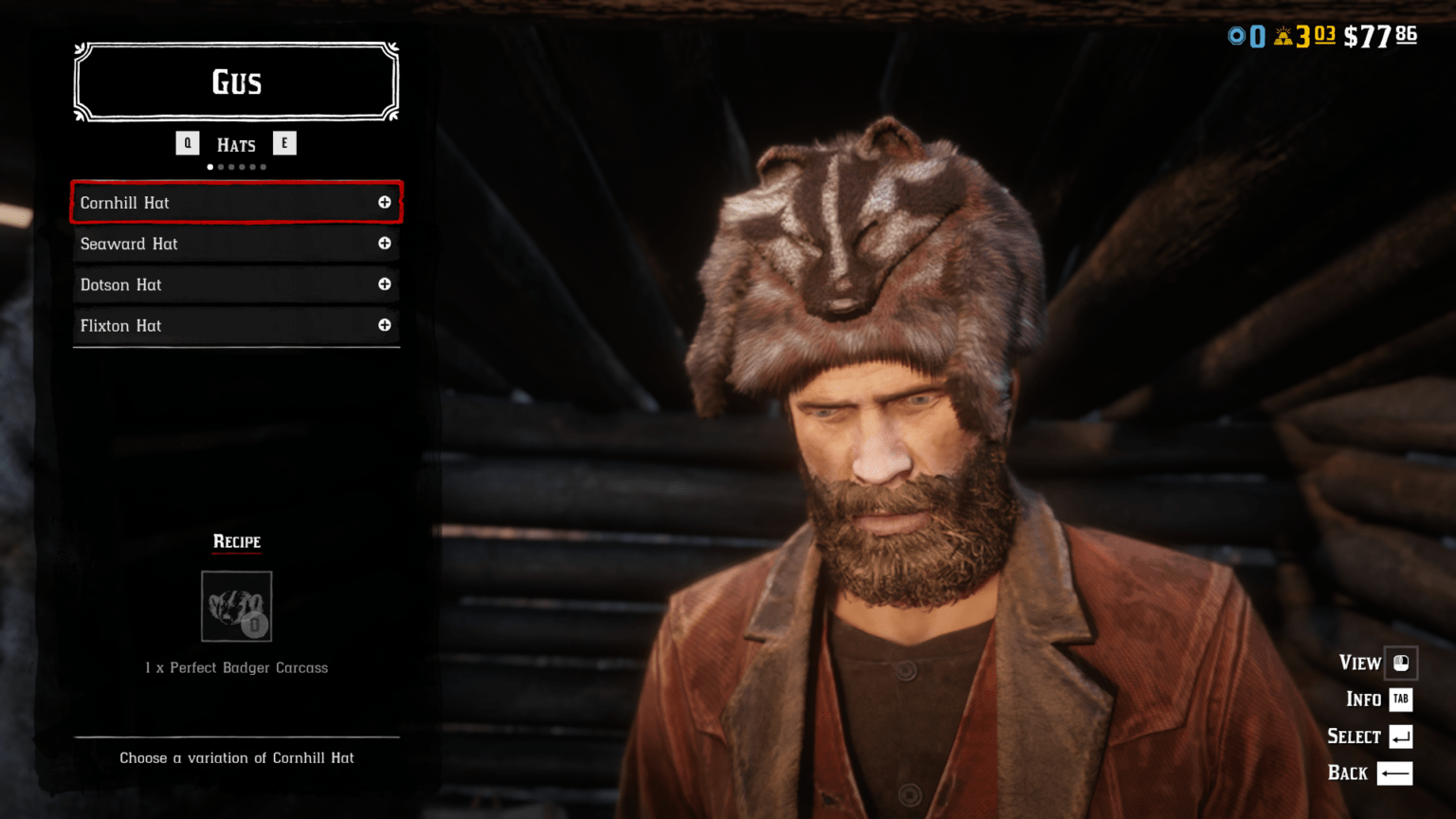This screenshot has width=1456, height=819.
Task: Switch to the Hats category tab
Action: click(x=236, y=144)
